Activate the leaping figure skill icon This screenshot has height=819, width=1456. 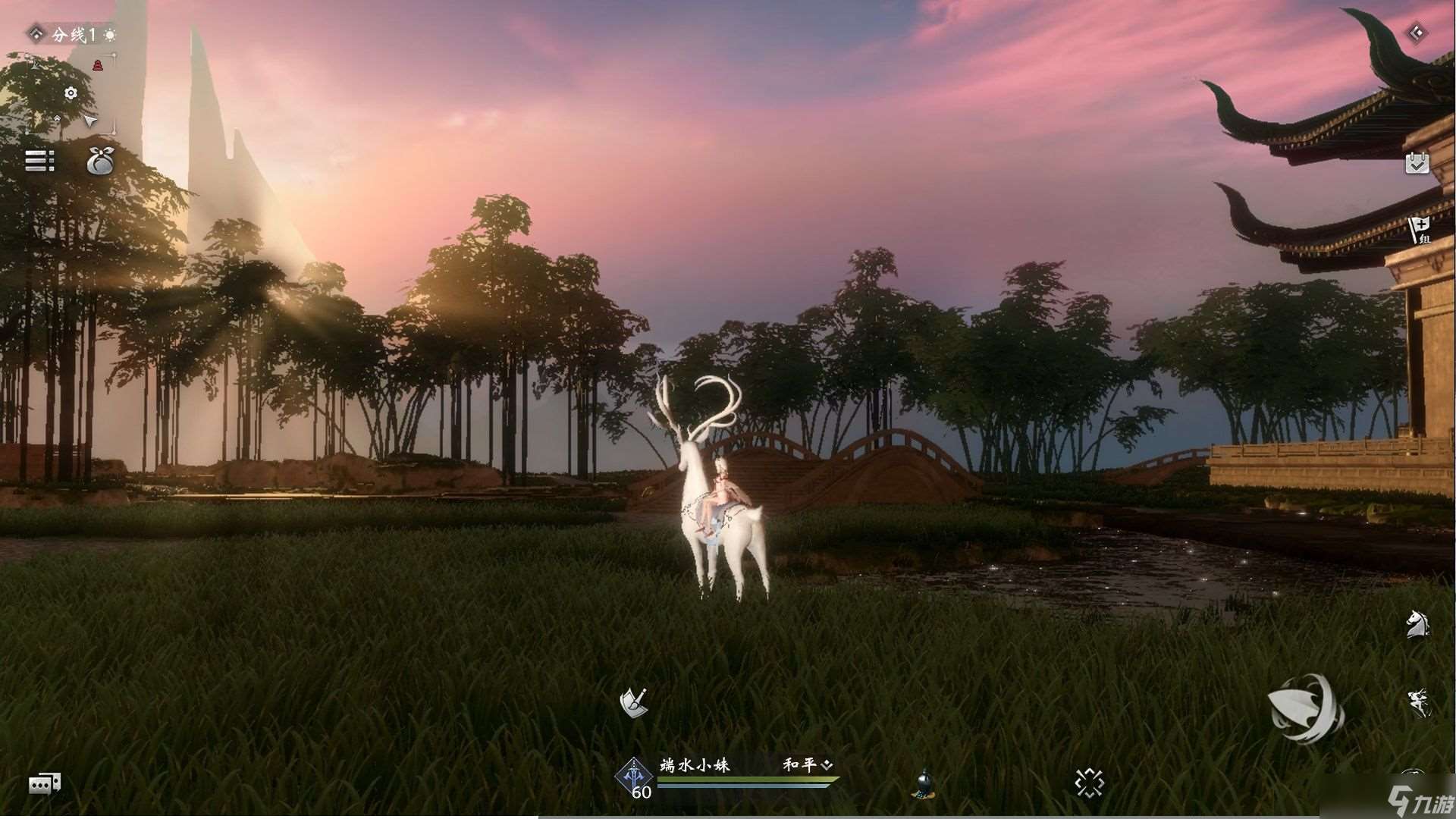click(x=1417, y=702)
